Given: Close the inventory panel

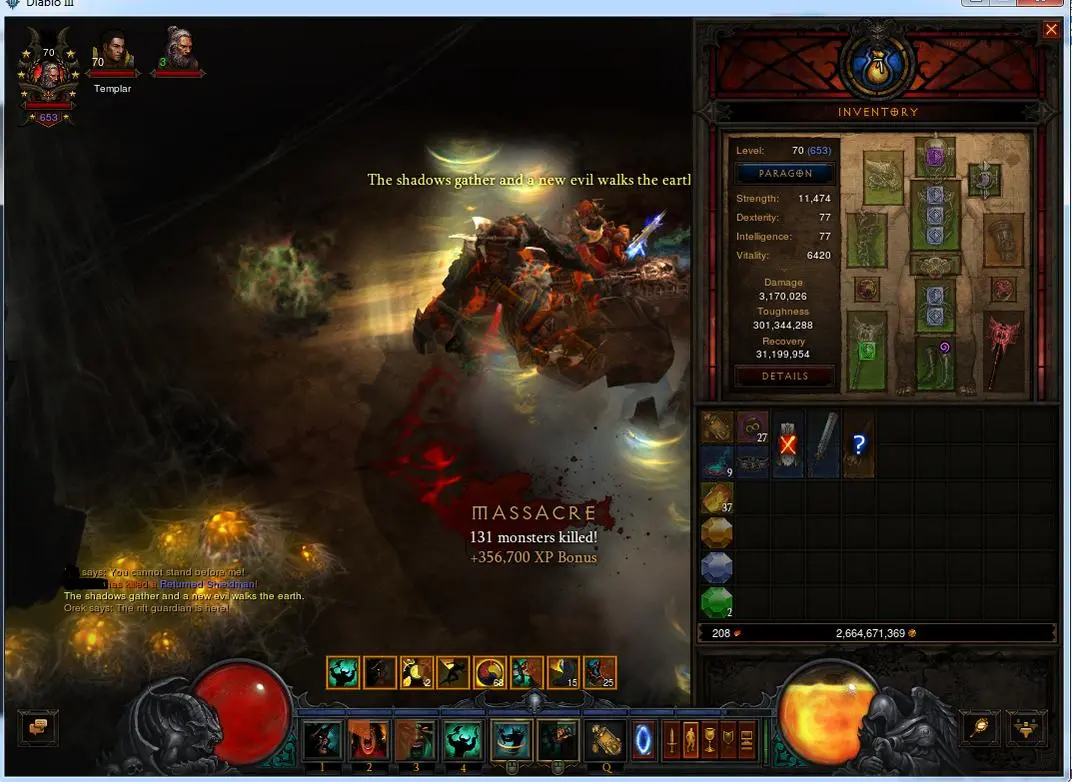Looking at the screenshot, I should coord(1050,30).
